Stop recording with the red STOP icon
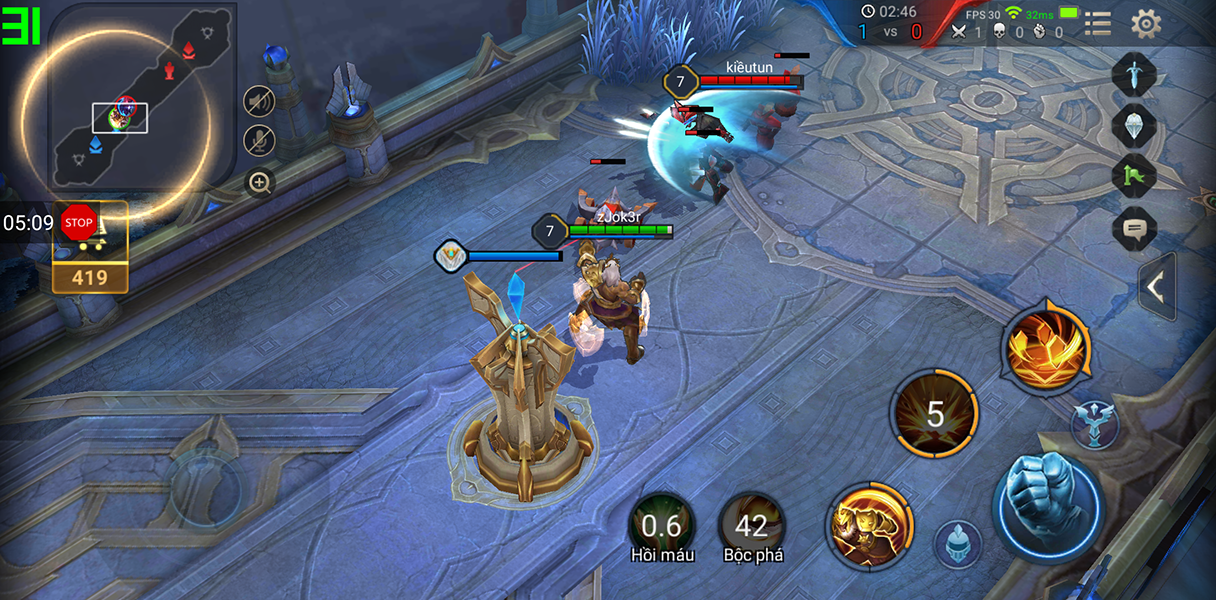This screenshot has width=1216, height=600. click(x=78, y=222)
